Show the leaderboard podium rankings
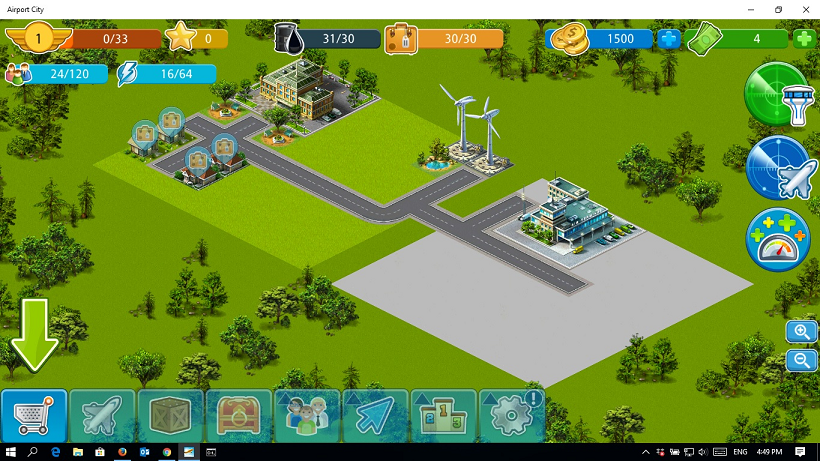The height and width of the screenshot is (461, 820). coord(442,414)
